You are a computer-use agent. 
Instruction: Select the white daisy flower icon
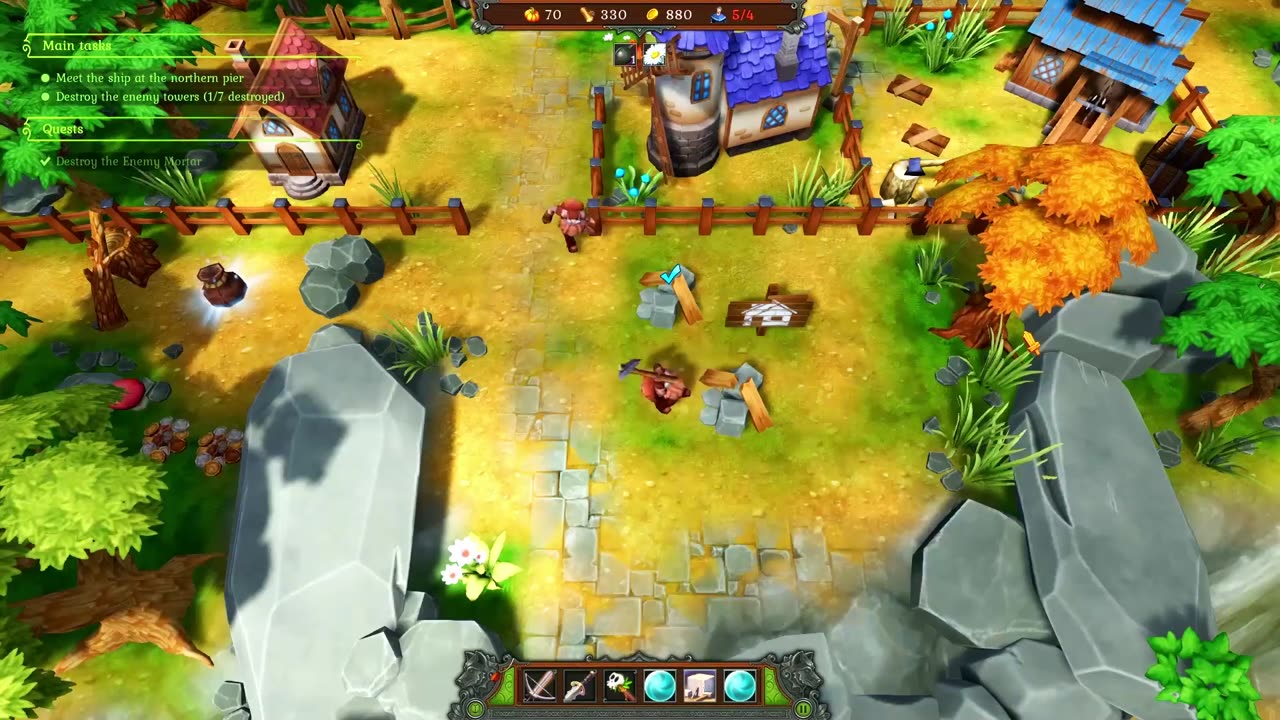pos(654,55)
